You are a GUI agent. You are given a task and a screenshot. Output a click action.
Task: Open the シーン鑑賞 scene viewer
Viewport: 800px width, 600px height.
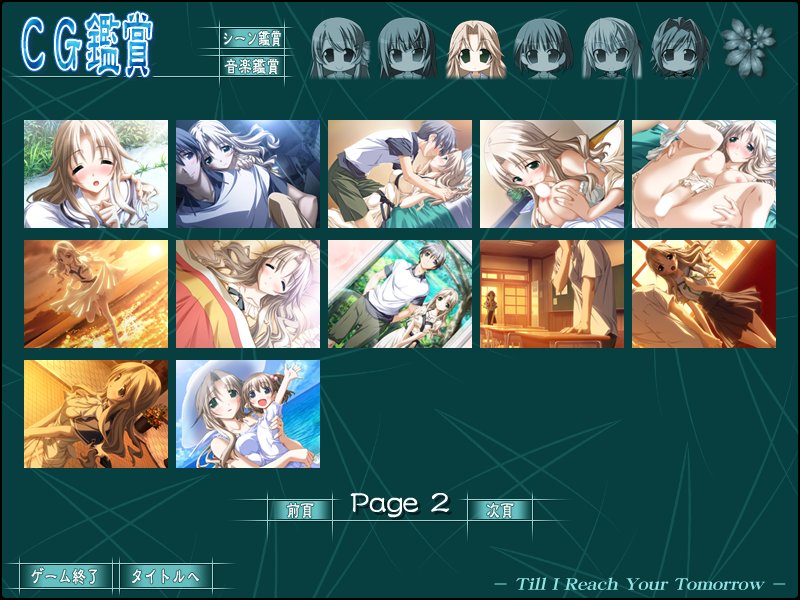(251, 39)
